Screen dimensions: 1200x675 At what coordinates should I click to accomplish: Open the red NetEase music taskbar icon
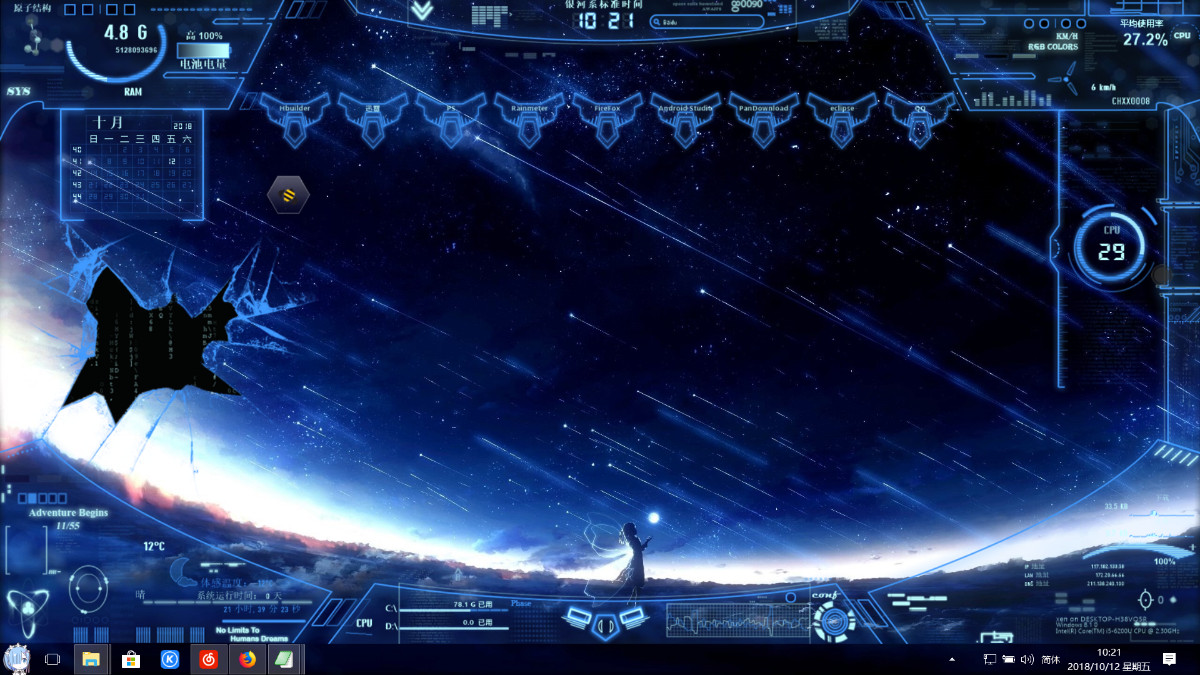(208, 659)
